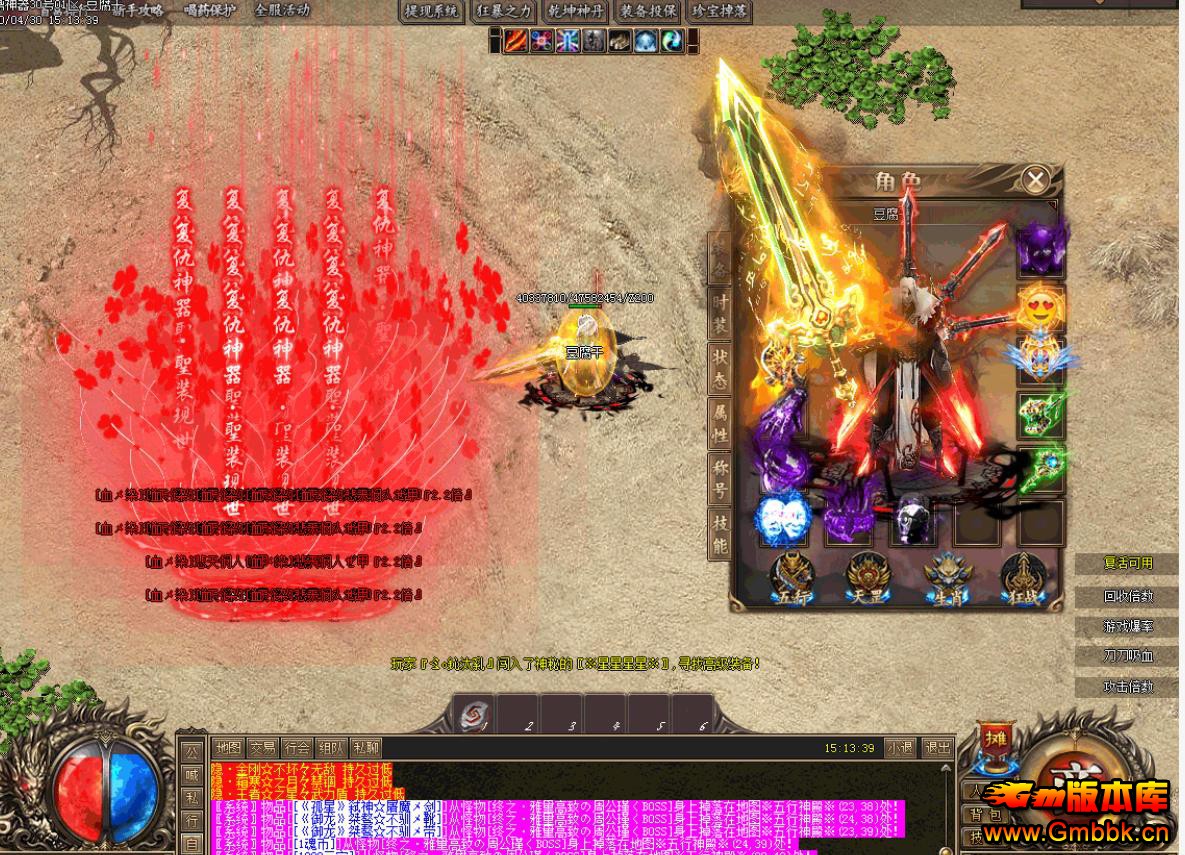The width and height of the screenshot is (1185, 855).
Task: Switch to the 时装 costume tab
Action: [719, 313]
